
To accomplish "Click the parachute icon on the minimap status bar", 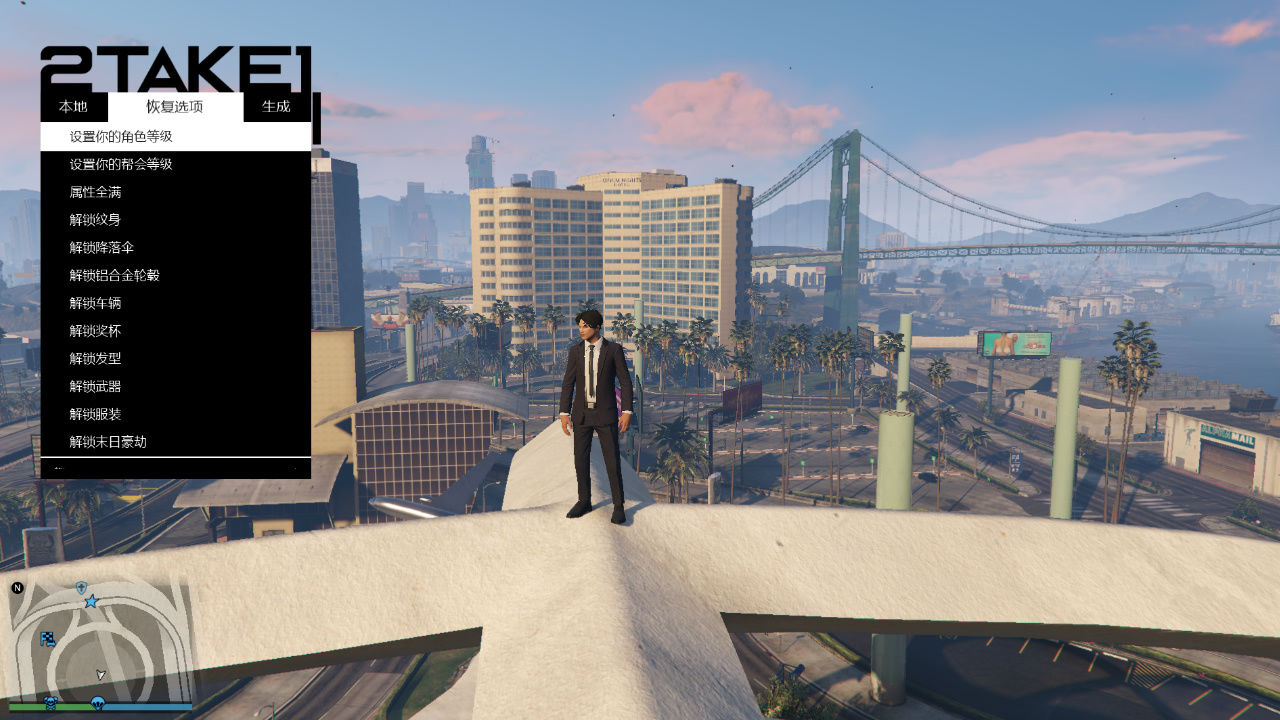I will (98, 703).
